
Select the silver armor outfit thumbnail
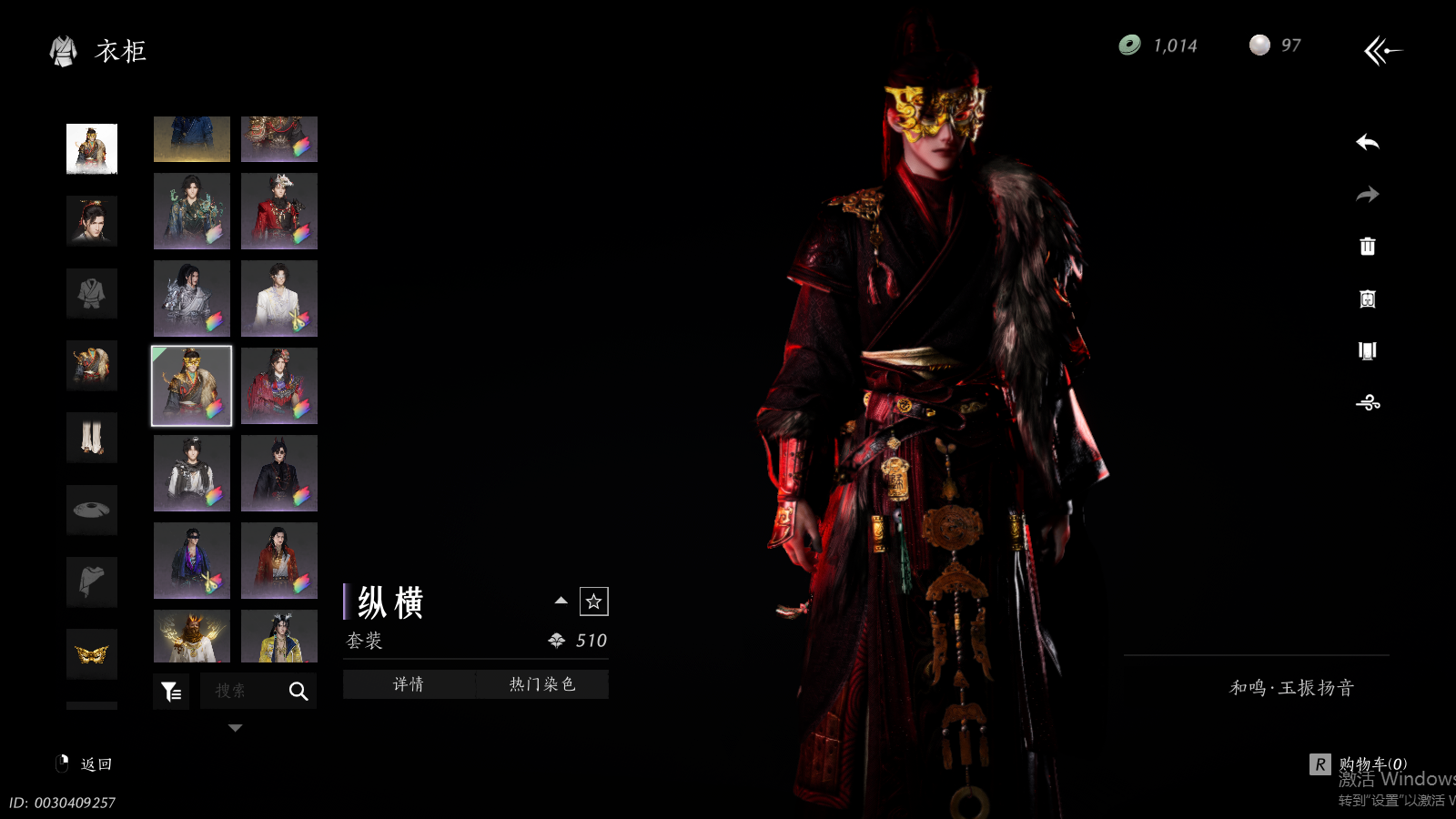[x=192, y=298]
